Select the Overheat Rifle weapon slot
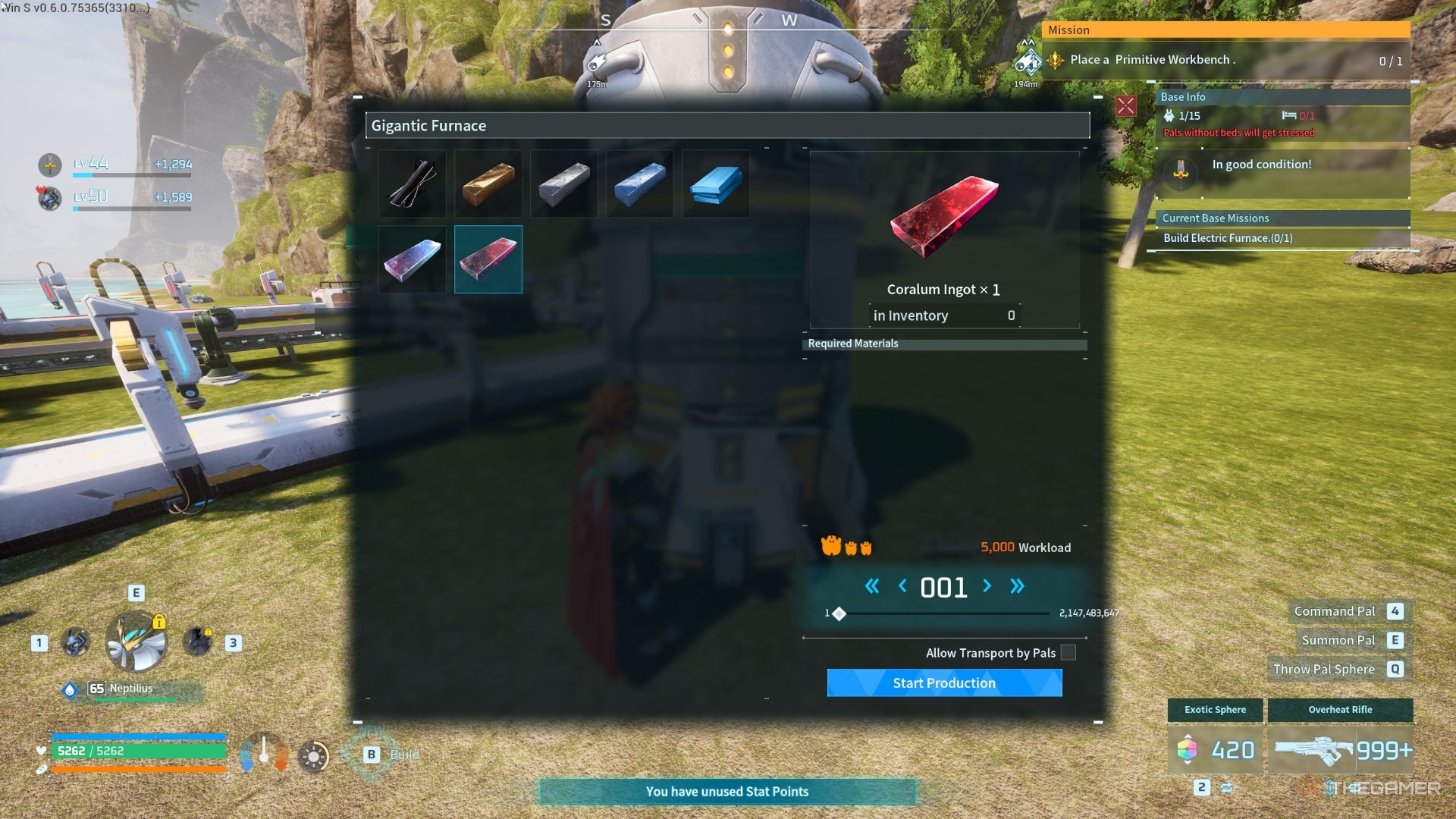 (x=1340, y=749)
